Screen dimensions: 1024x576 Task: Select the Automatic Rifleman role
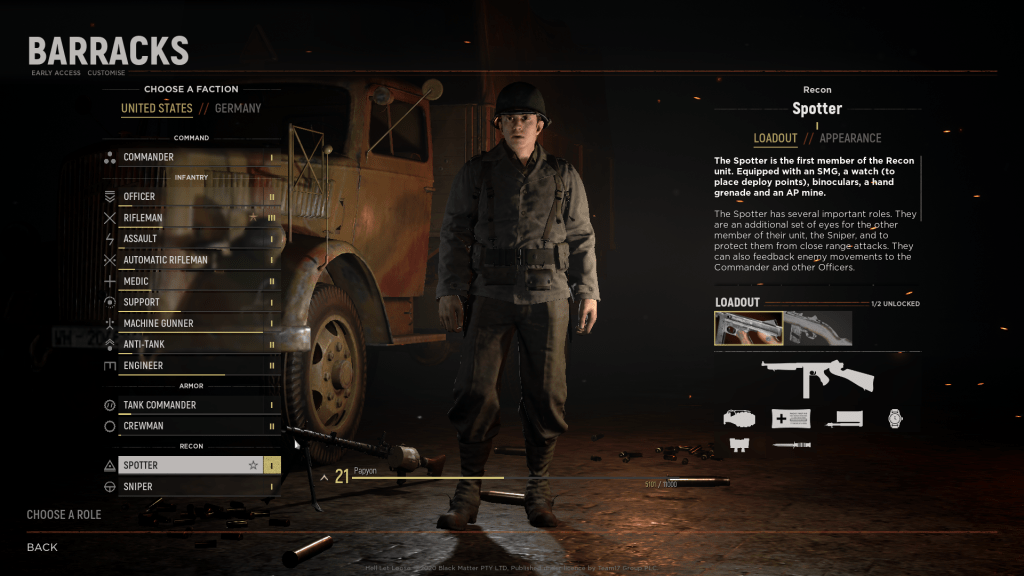click(190, 260)
